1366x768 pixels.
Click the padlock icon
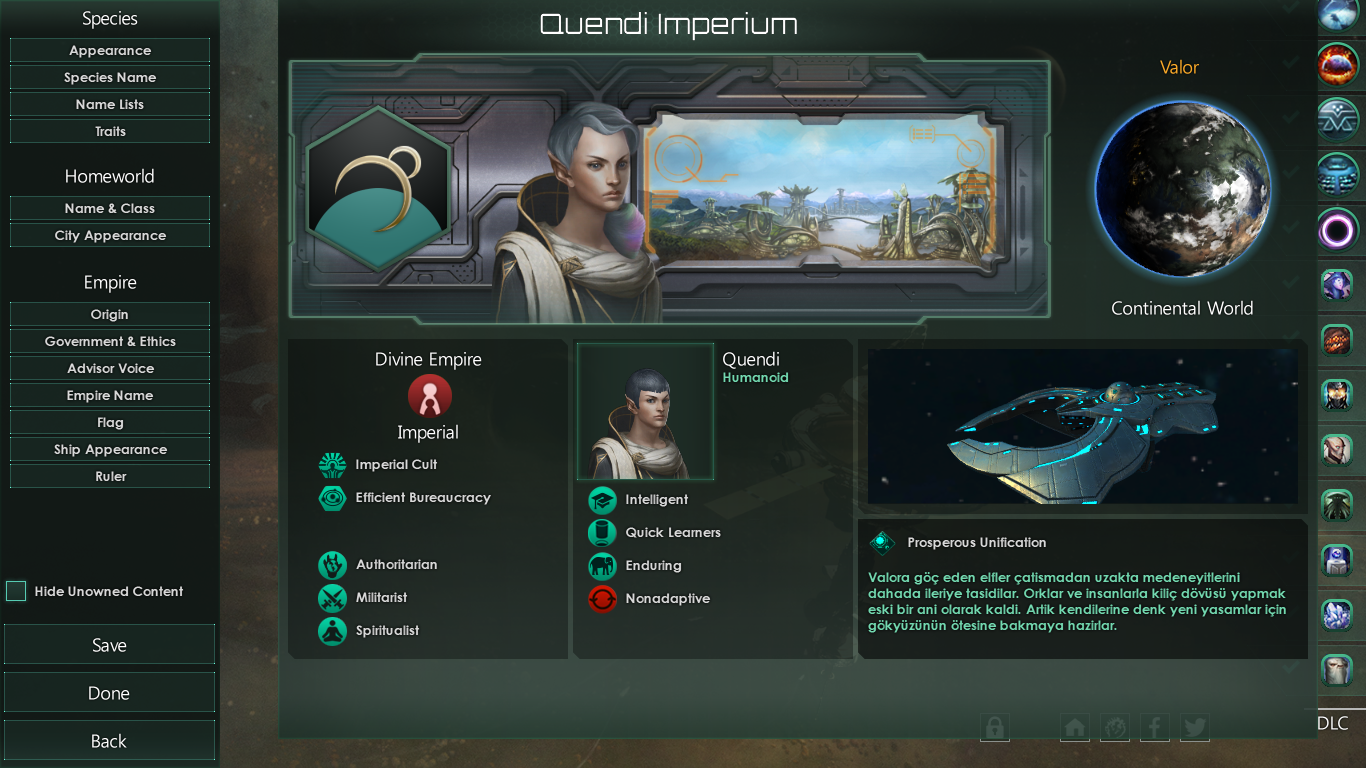995,727
